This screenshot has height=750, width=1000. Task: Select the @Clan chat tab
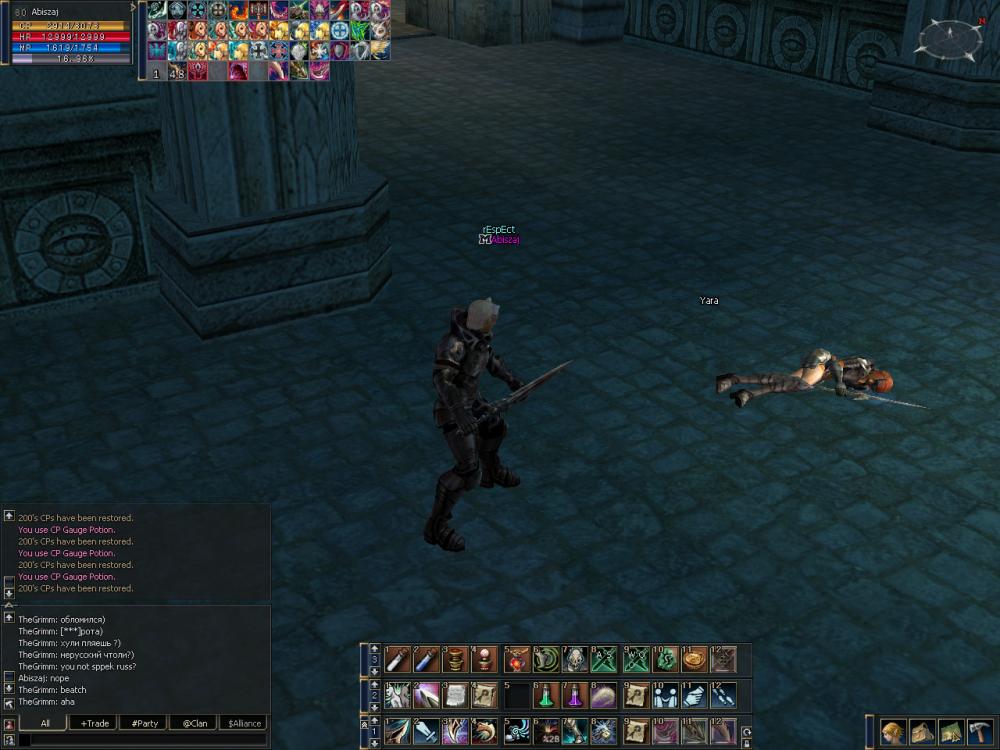(194, 723)
